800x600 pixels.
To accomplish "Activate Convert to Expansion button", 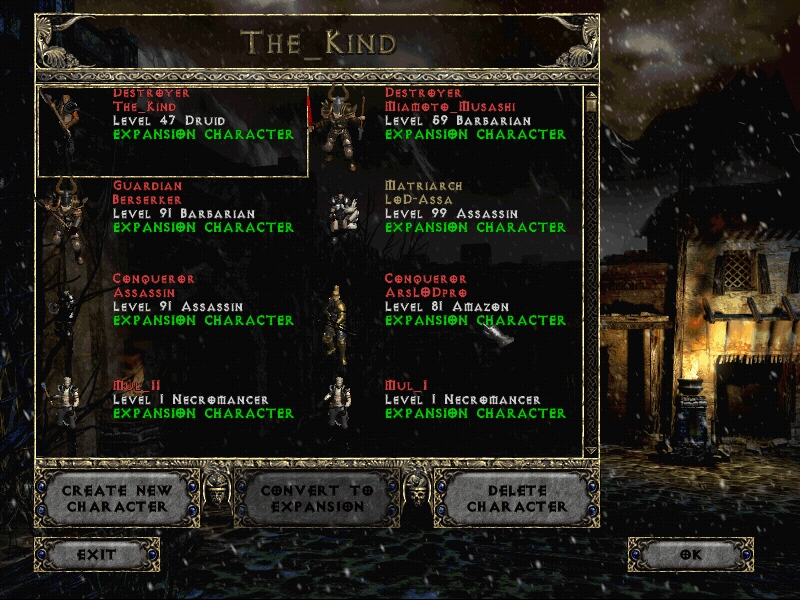I will (x=316, y=498).
